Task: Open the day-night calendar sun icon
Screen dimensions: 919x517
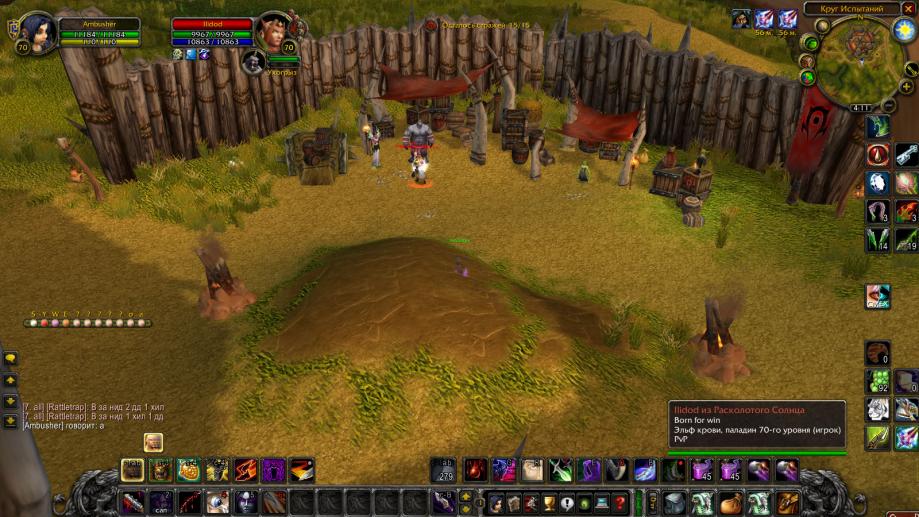Action: [x=905, y=29]
